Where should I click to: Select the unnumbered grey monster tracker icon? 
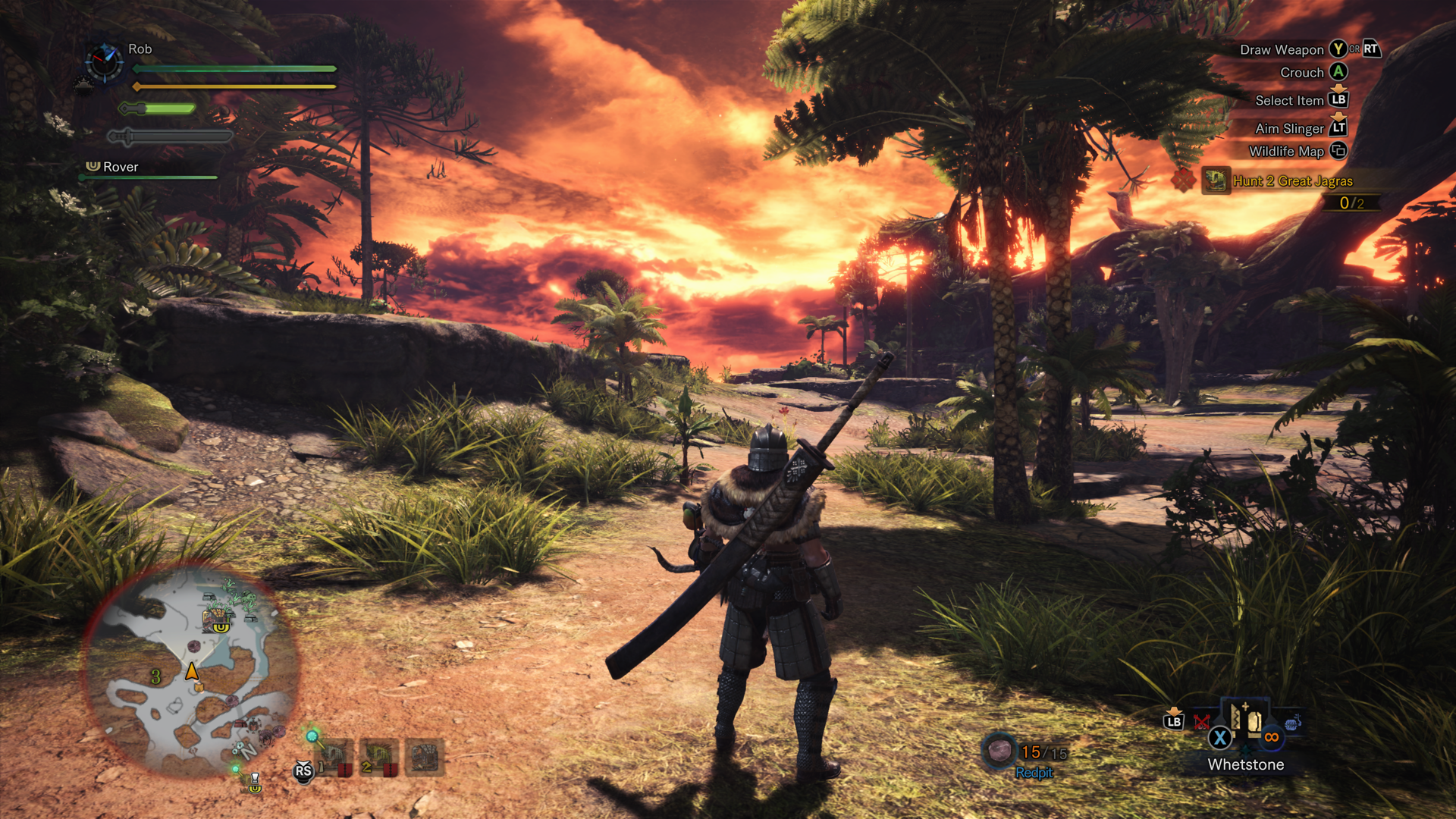[425, 757]
